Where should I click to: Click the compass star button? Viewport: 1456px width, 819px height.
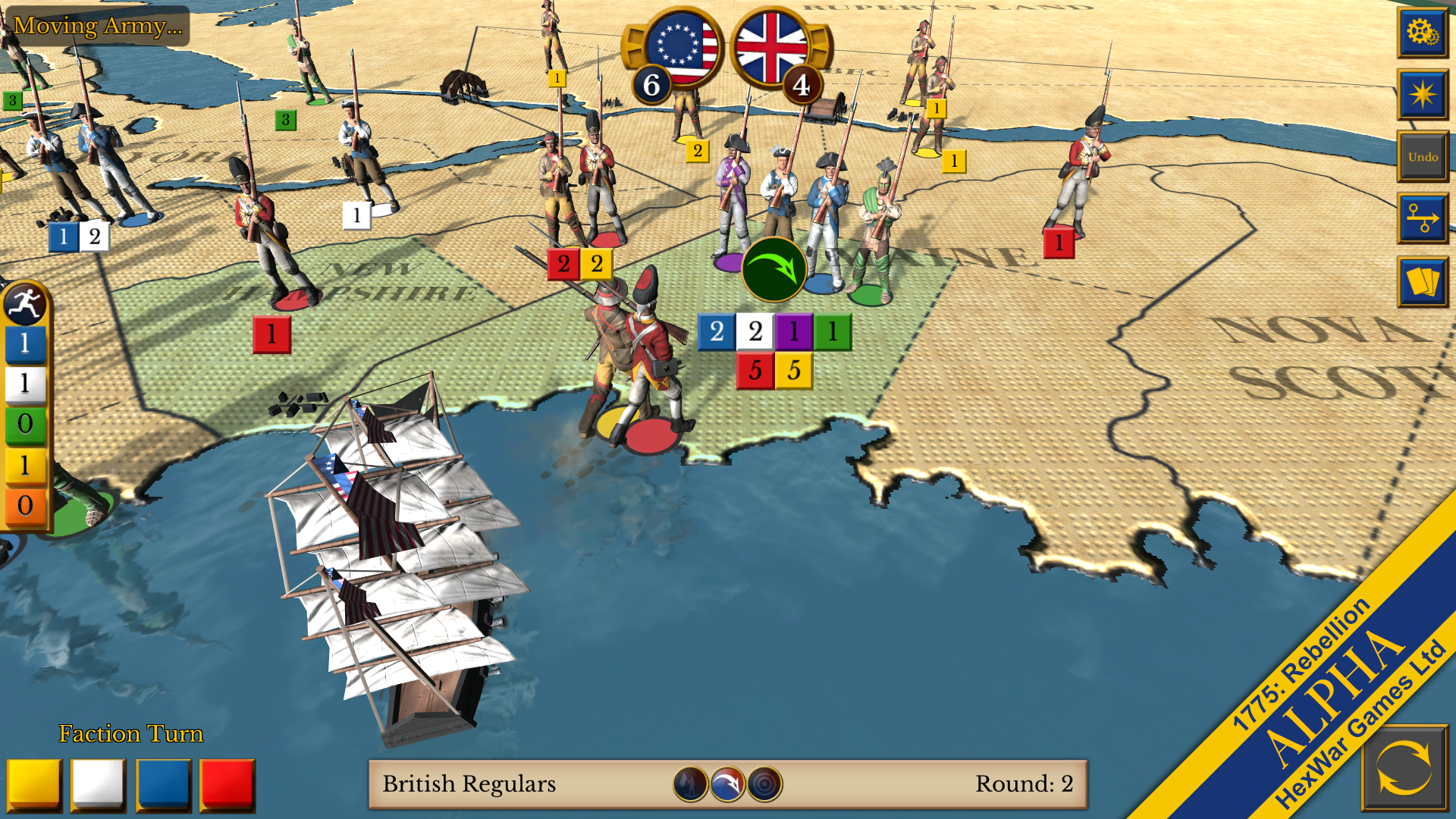[1422, 95]
